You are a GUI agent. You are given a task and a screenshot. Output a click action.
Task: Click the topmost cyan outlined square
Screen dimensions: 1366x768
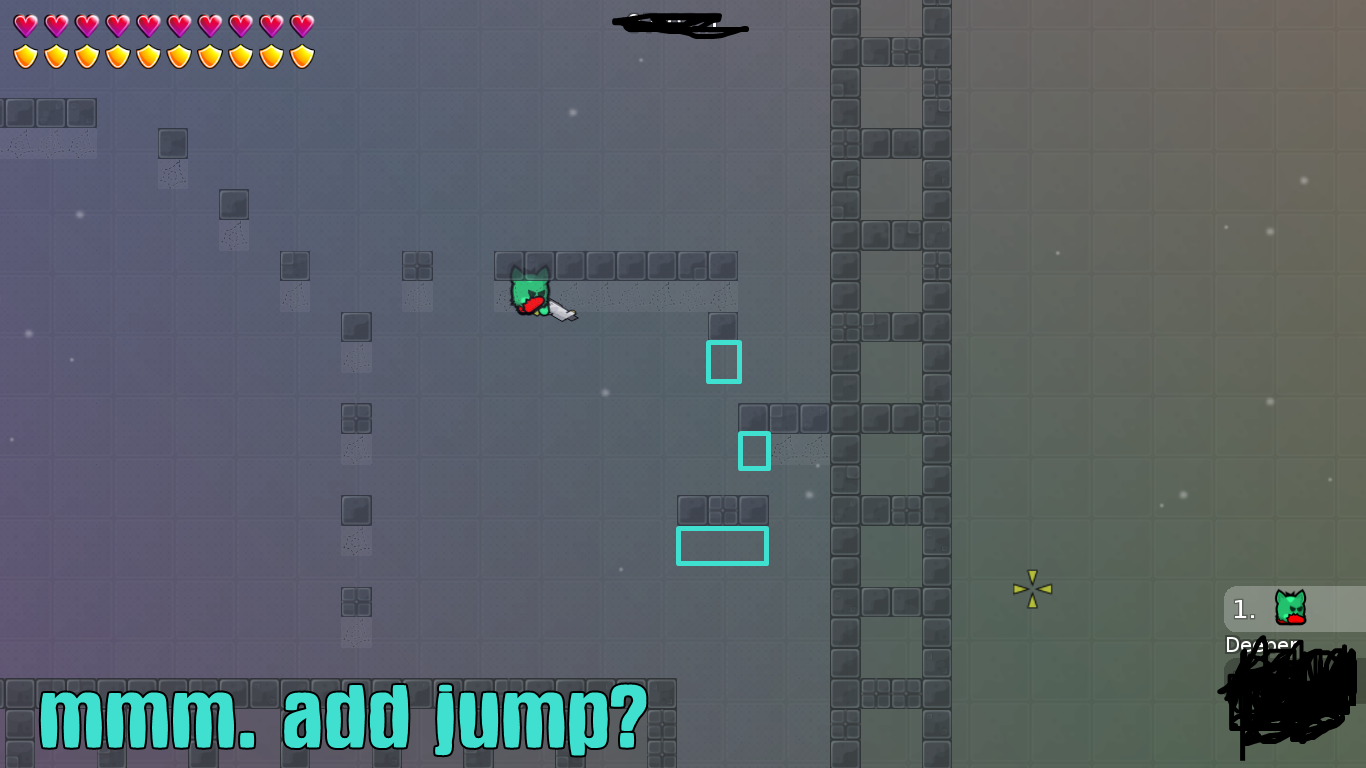tap(724, 362)
